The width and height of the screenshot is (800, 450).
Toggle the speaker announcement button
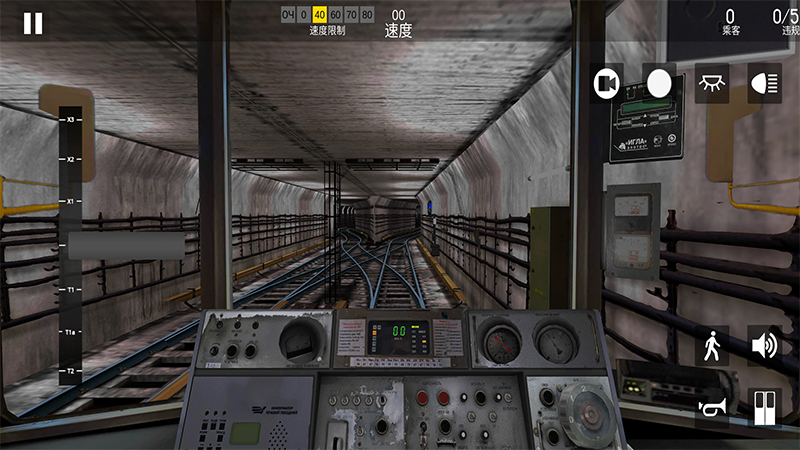[764, 346]
